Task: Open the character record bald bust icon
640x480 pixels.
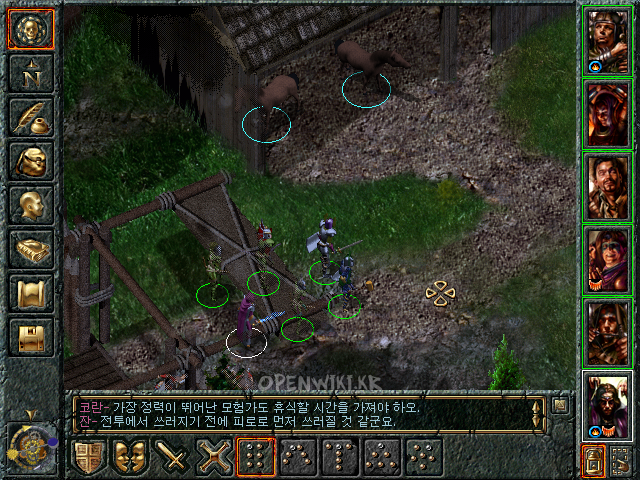Action: [x=31, y=205]
